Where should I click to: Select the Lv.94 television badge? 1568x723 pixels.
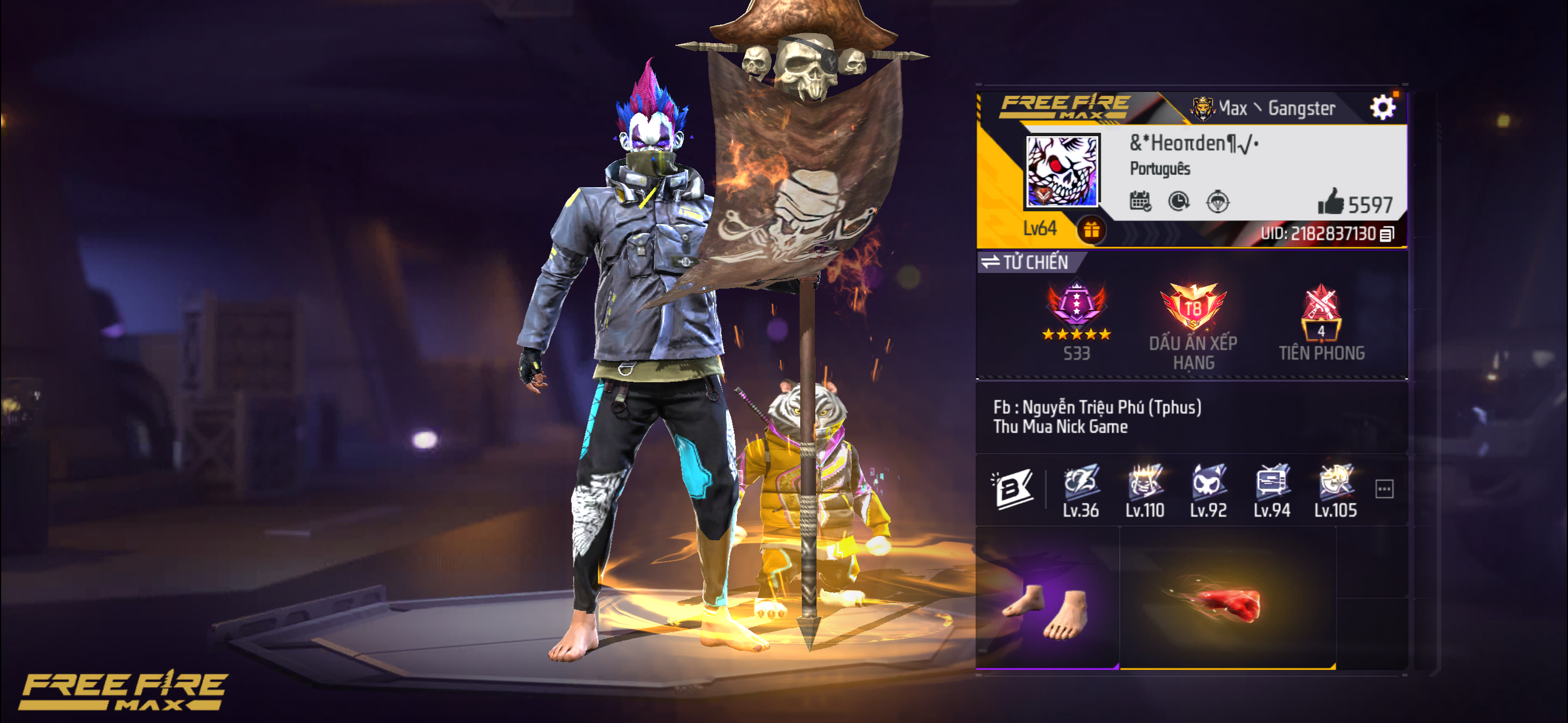(x=1271, y=490)
